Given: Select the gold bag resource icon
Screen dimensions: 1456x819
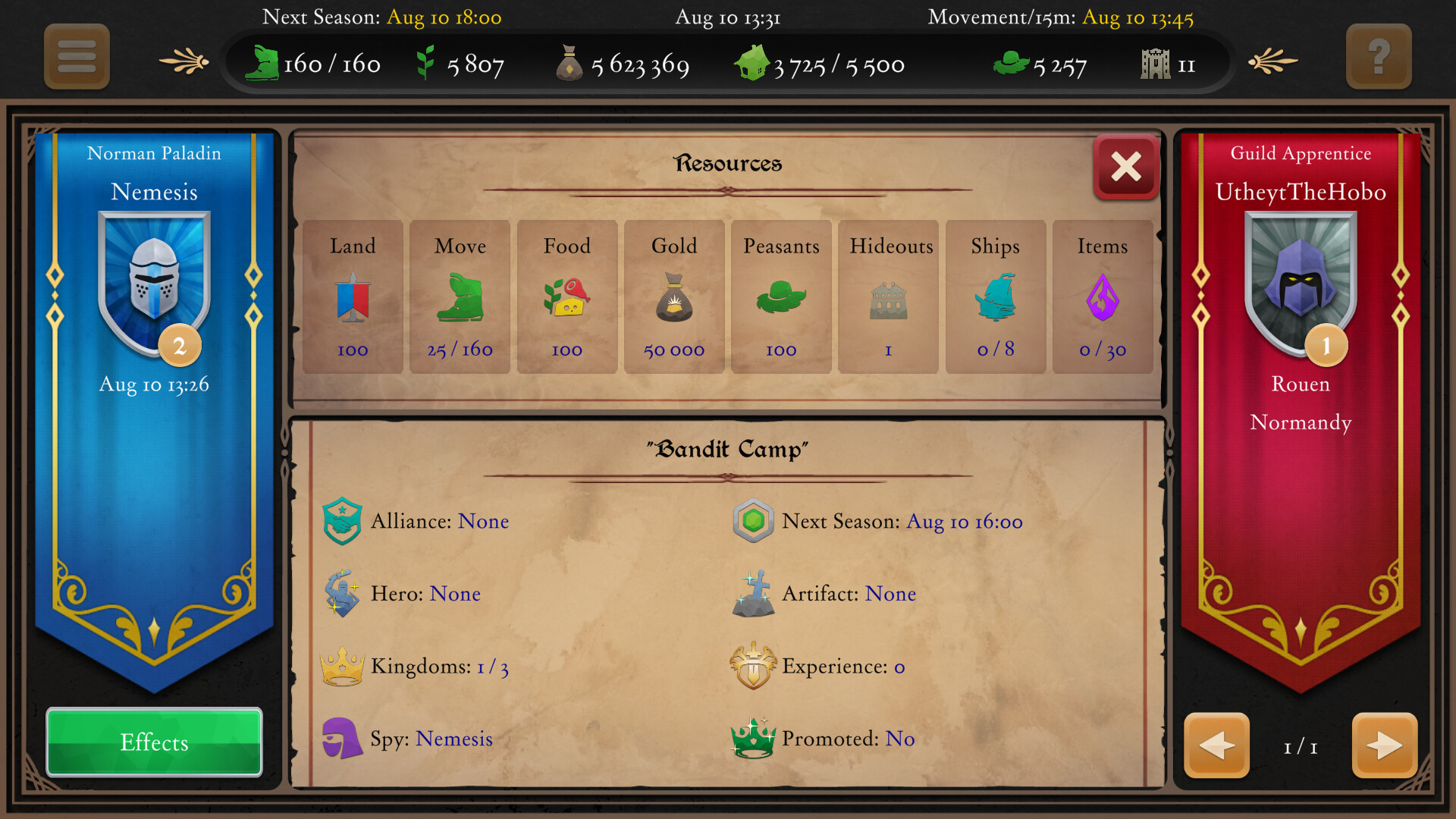Looking at the screenshot, I should click(x=673, y=300).
